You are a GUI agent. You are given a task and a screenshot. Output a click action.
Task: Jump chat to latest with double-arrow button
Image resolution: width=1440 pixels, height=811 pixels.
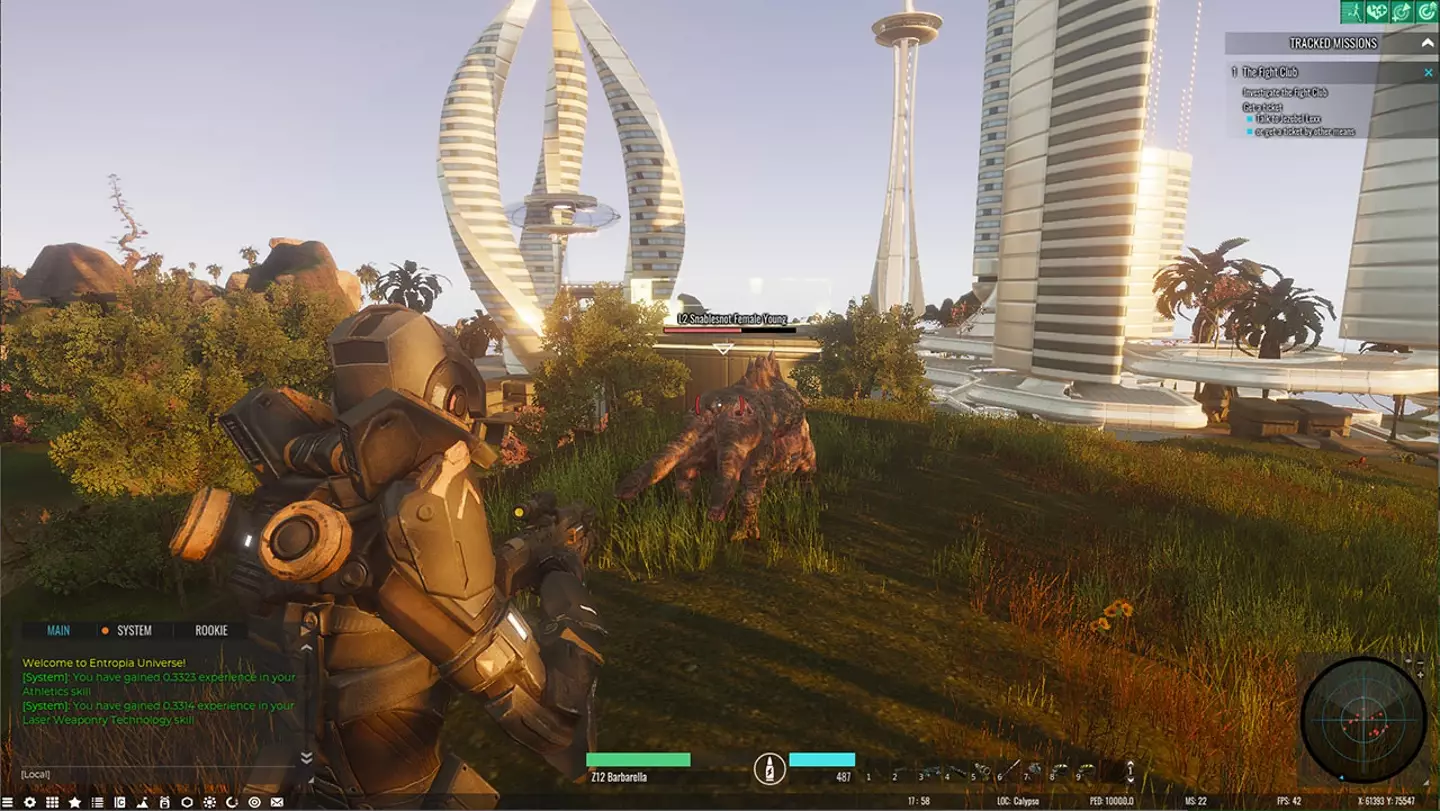307,757
